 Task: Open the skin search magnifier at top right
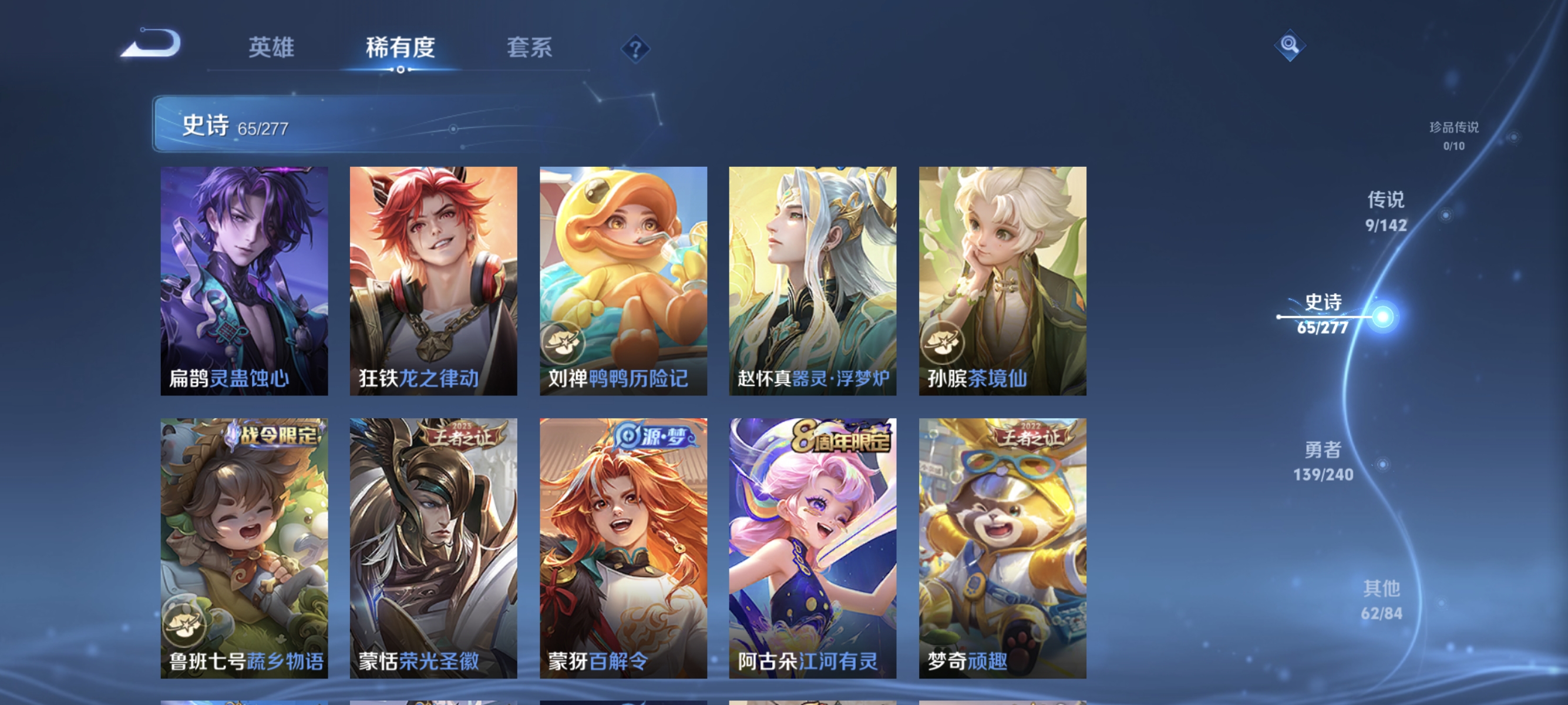[1290, 44]
